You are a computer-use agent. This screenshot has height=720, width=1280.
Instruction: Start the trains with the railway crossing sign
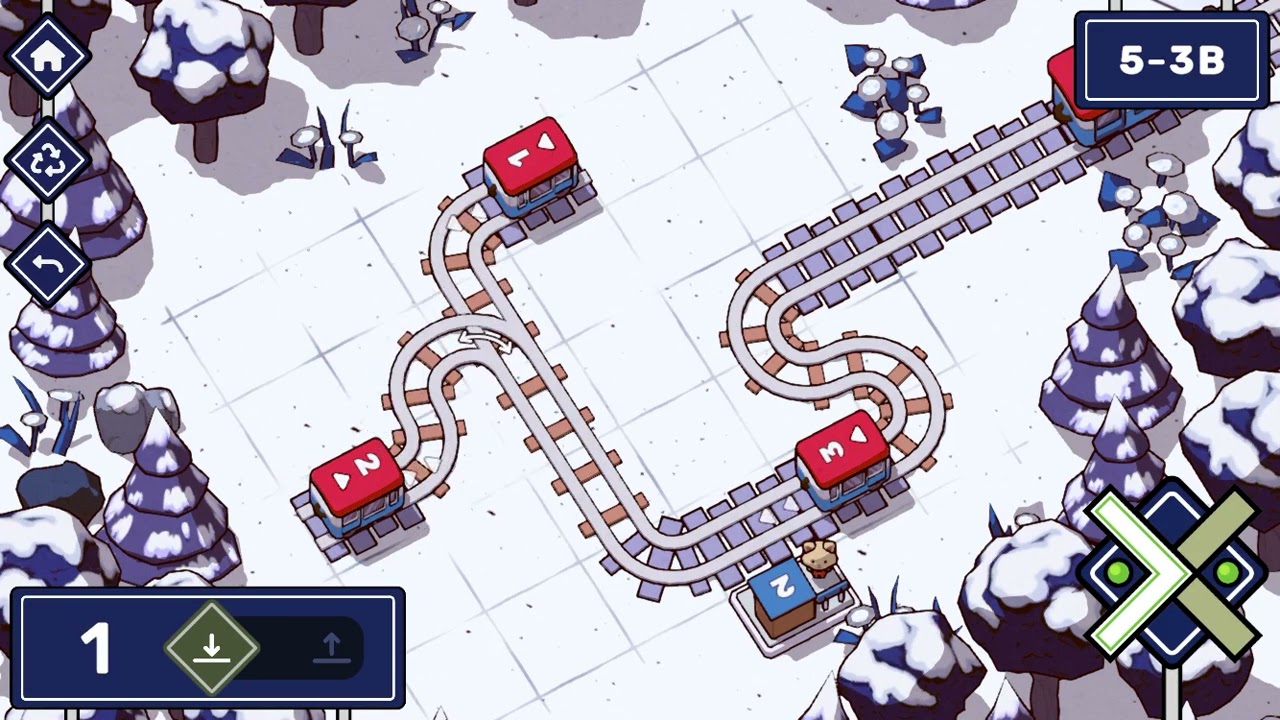coord(1172,572)
